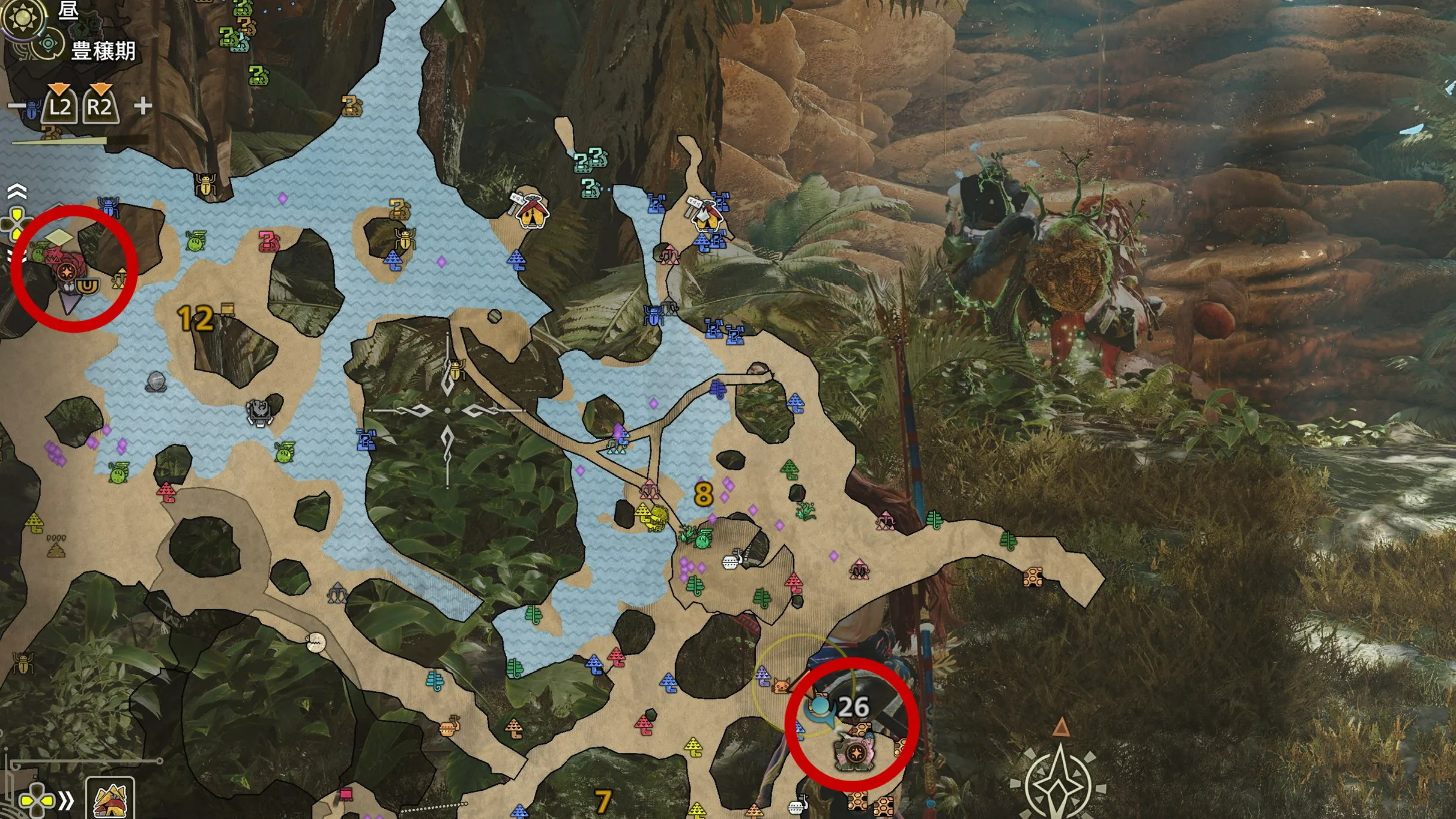This screenshot has width=1456, height=819.
Task: Select the grey monster head icon on the water
Action: (260, 411)
